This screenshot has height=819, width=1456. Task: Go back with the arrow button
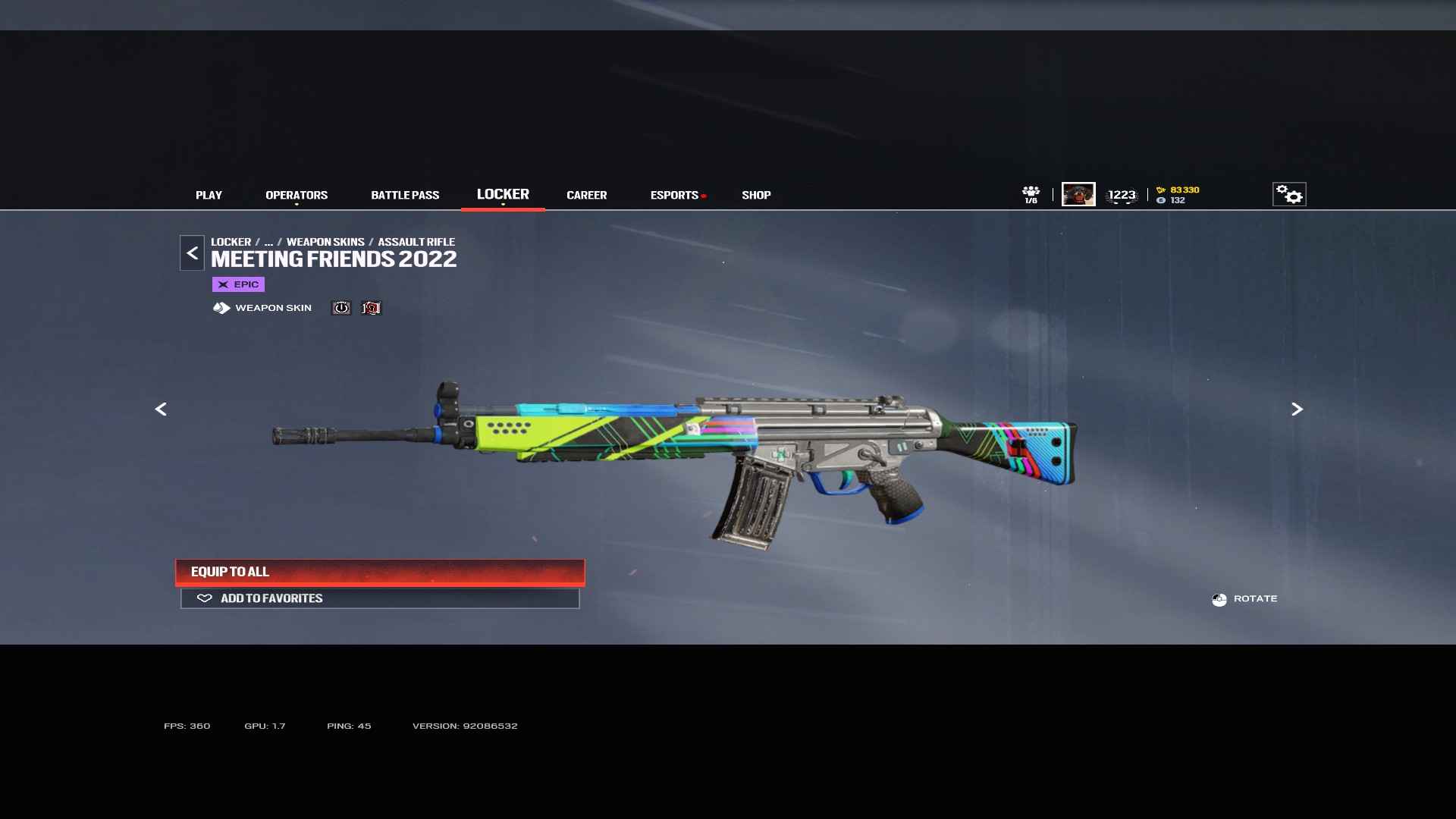click(192, 253)
